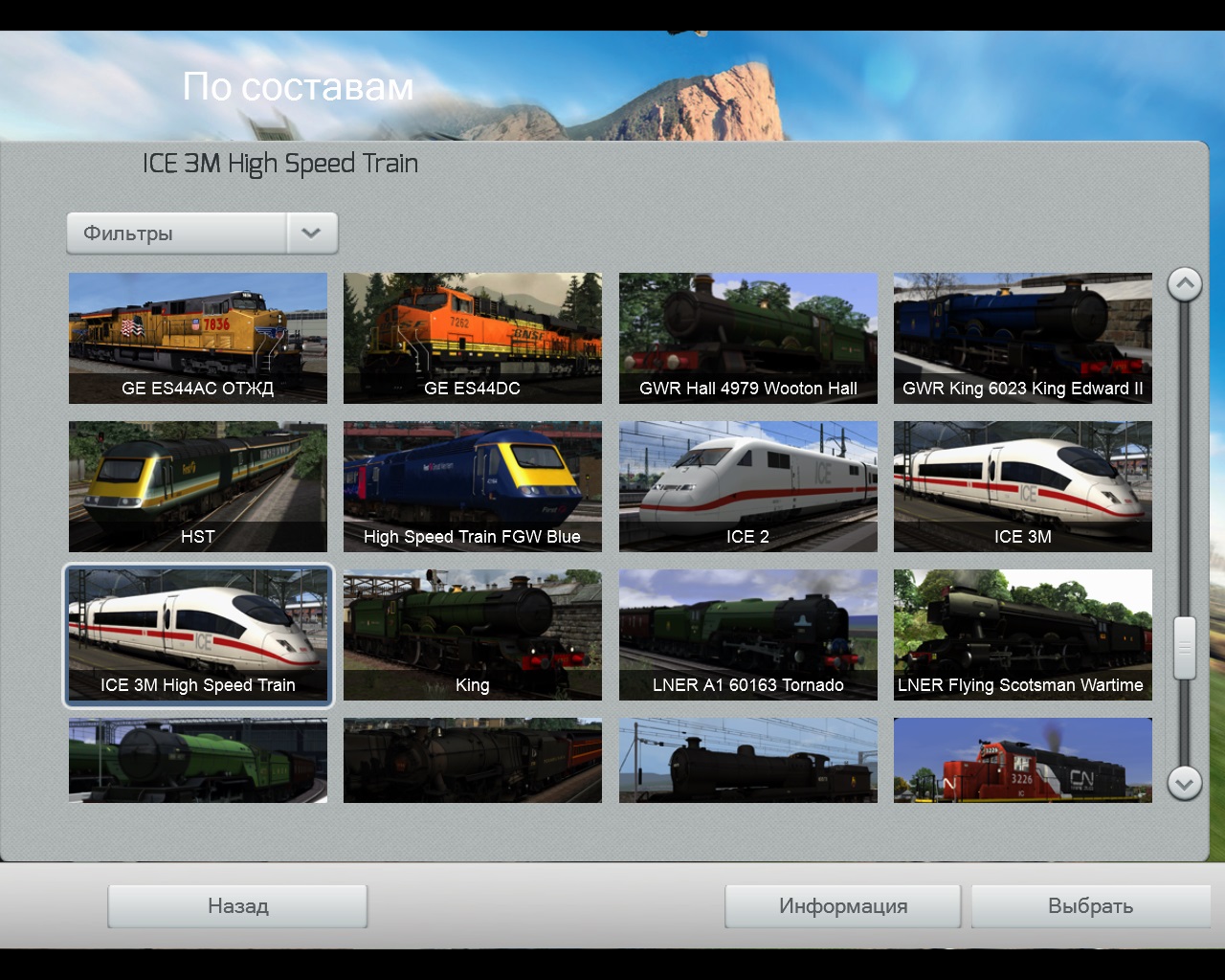
Task: Pick the ICE 2 train
Action: tap(747, 485)
